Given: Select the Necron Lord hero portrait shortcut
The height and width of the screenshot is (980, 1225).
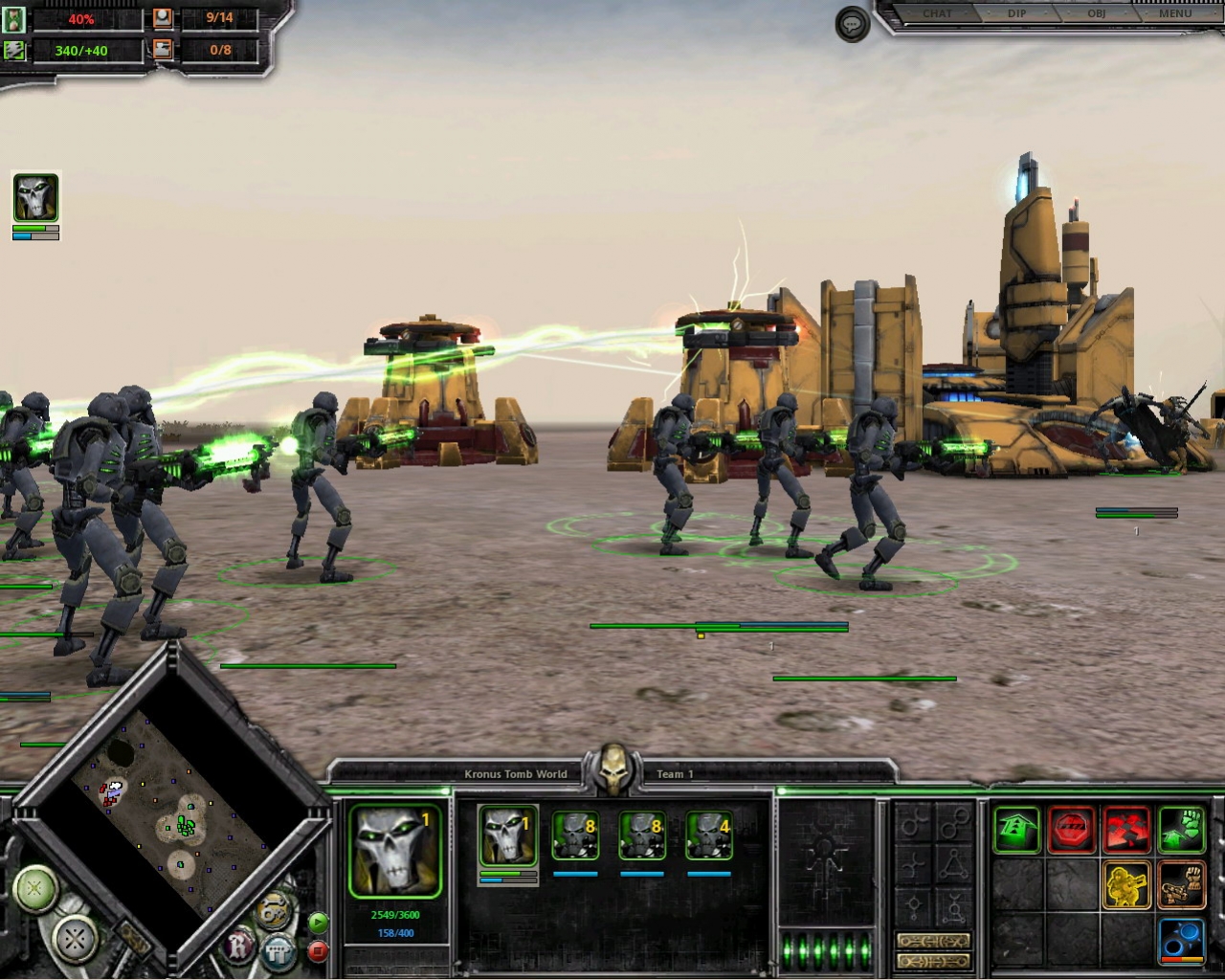Looking at the screenshot, I should [x=35, y=198].
